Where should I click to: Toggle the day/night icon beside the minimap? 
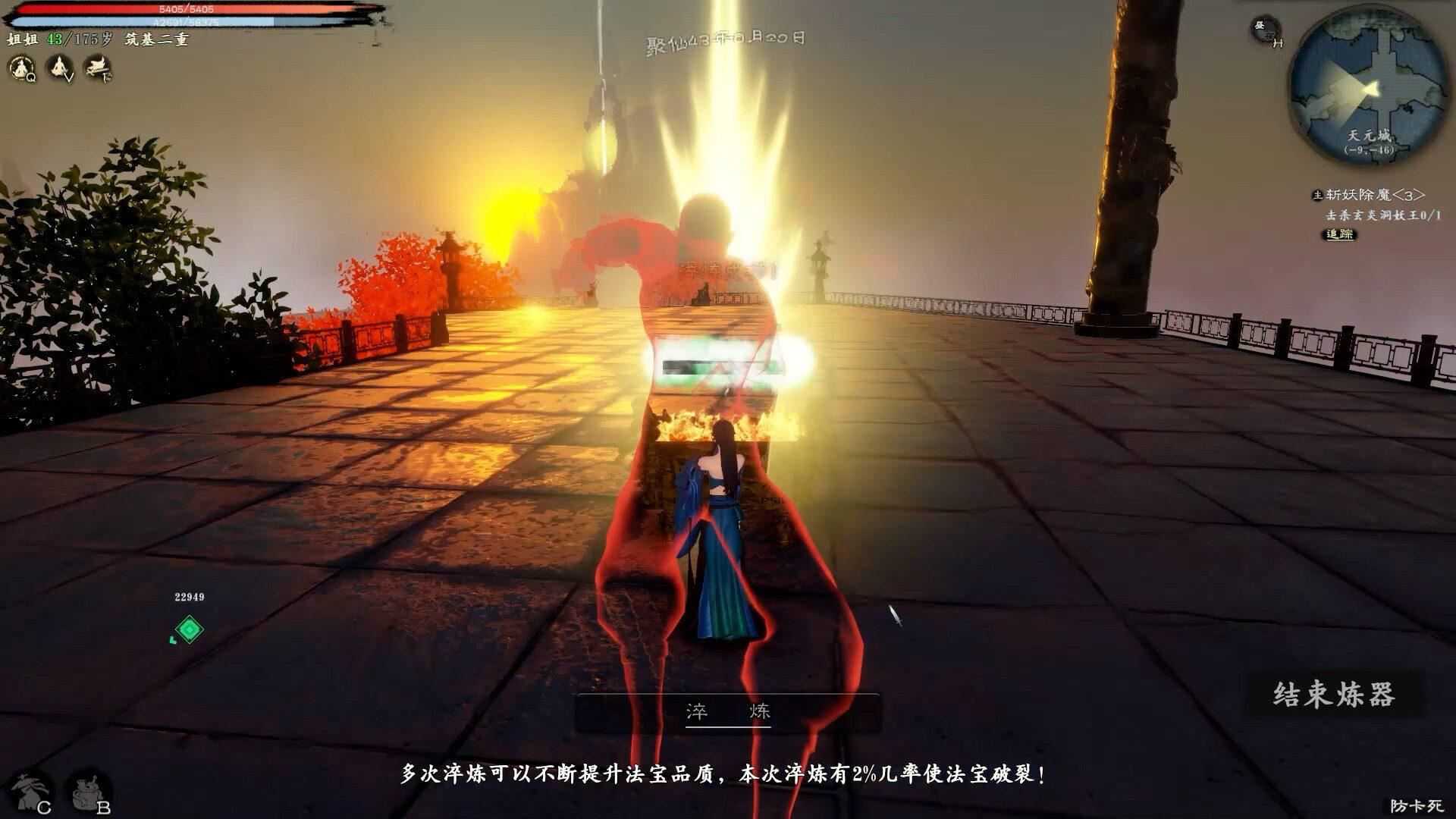tap(1262, 29)
